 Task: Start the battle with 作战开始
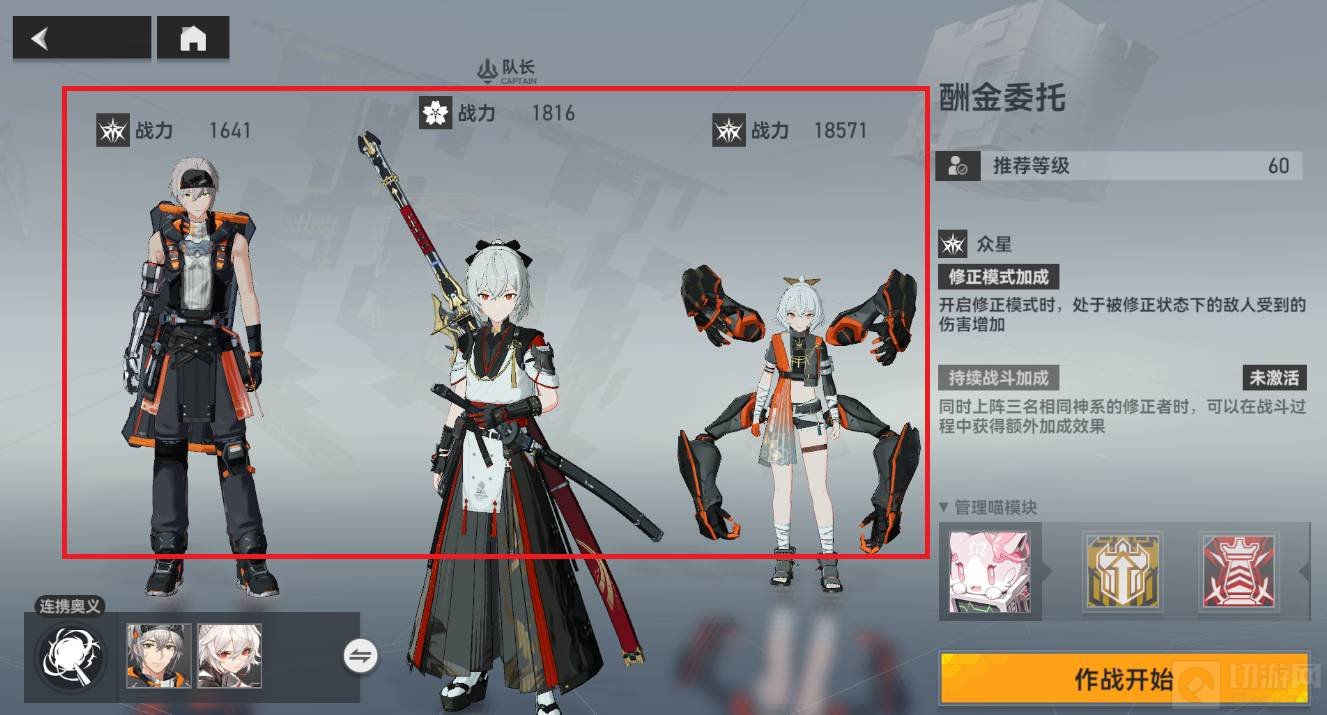tap(1123, 680)
